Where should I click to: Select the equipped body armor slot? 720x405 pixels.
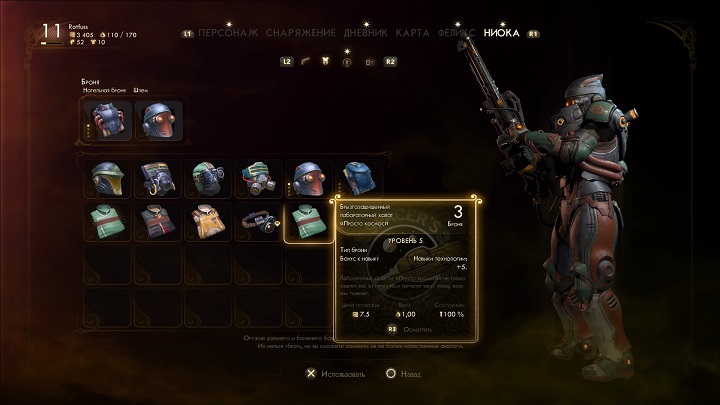pyautogui.click(x=105, y=121)
